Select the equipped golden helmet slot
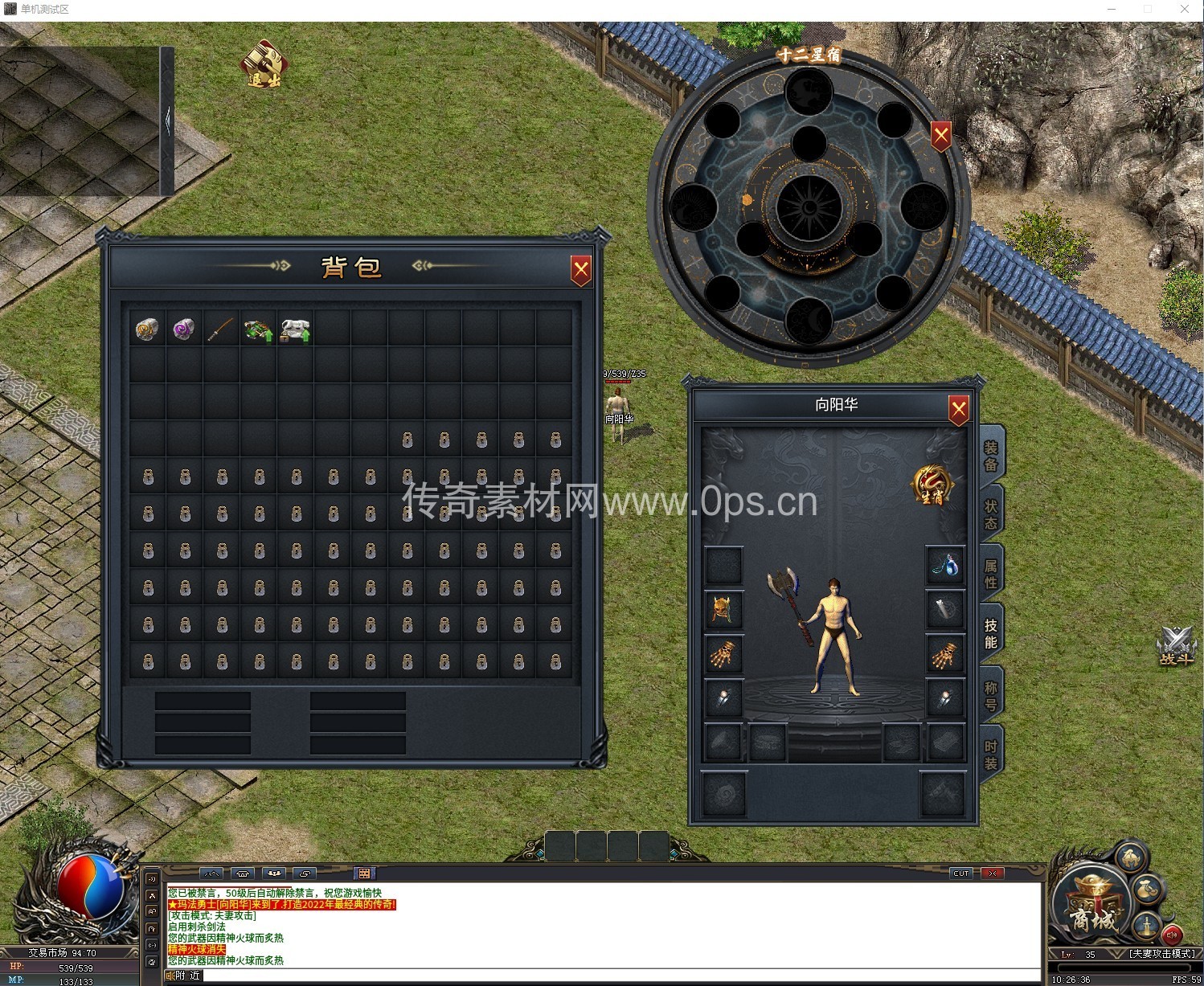 [723, 611]
